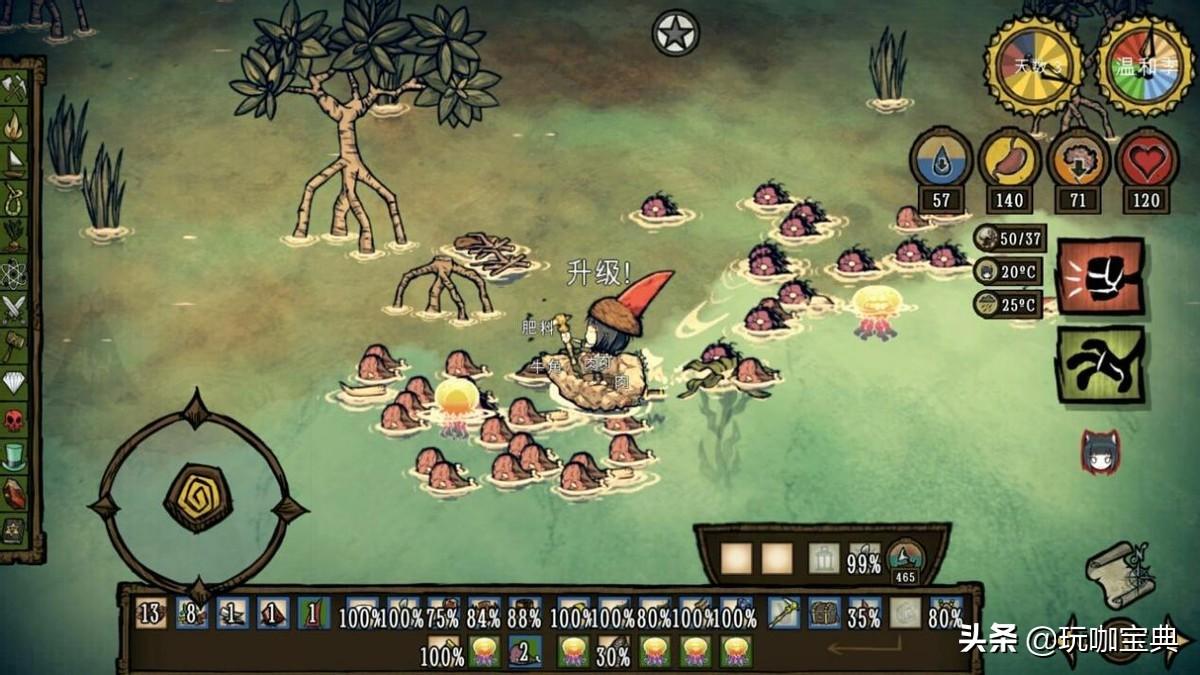Open the Tools crafting tab with axe icon
The width and height of the screenshot is (1200, 675).
(15, 90)
